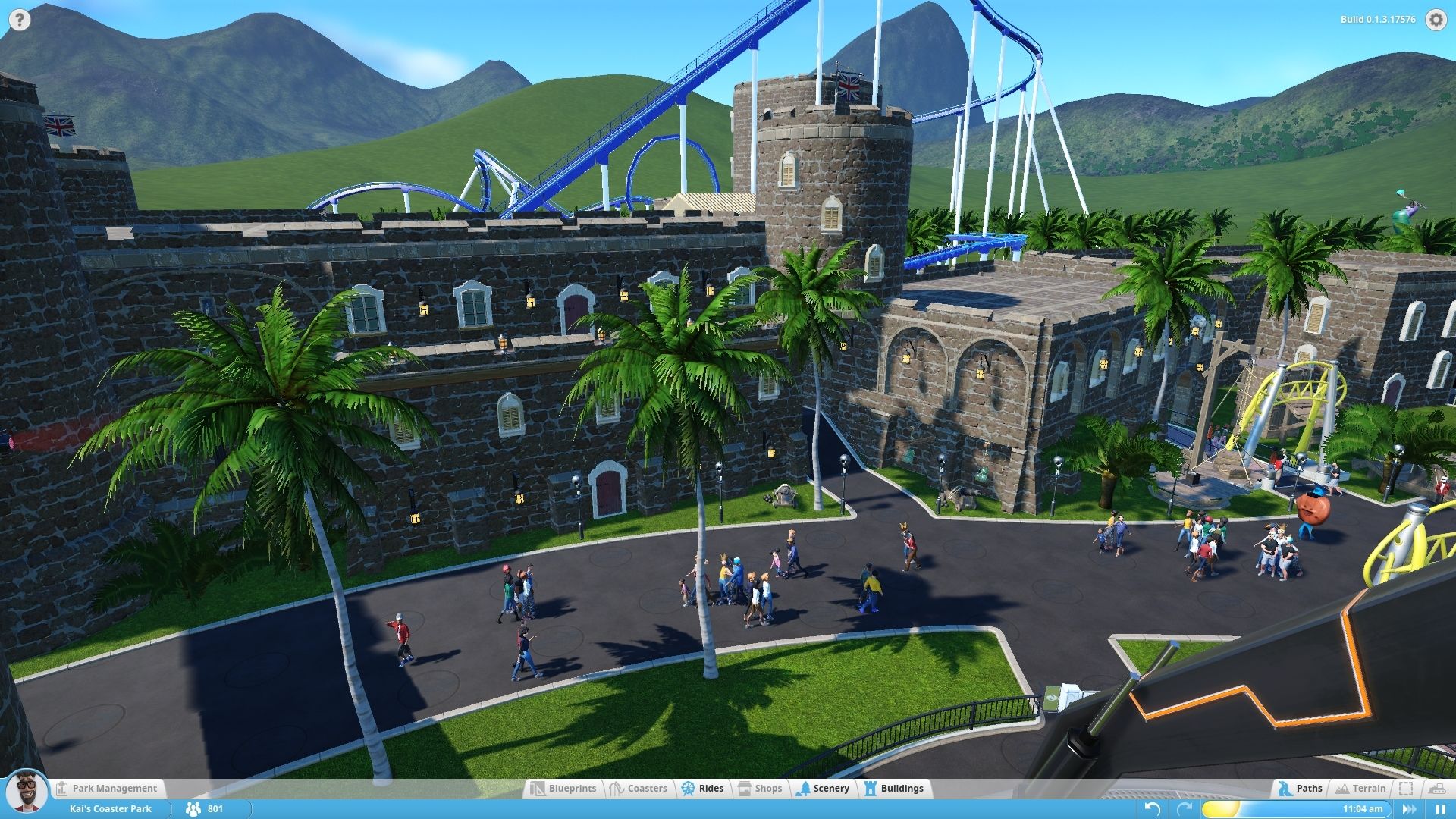Select the Kai's Coaster Park name

(111, 809)
